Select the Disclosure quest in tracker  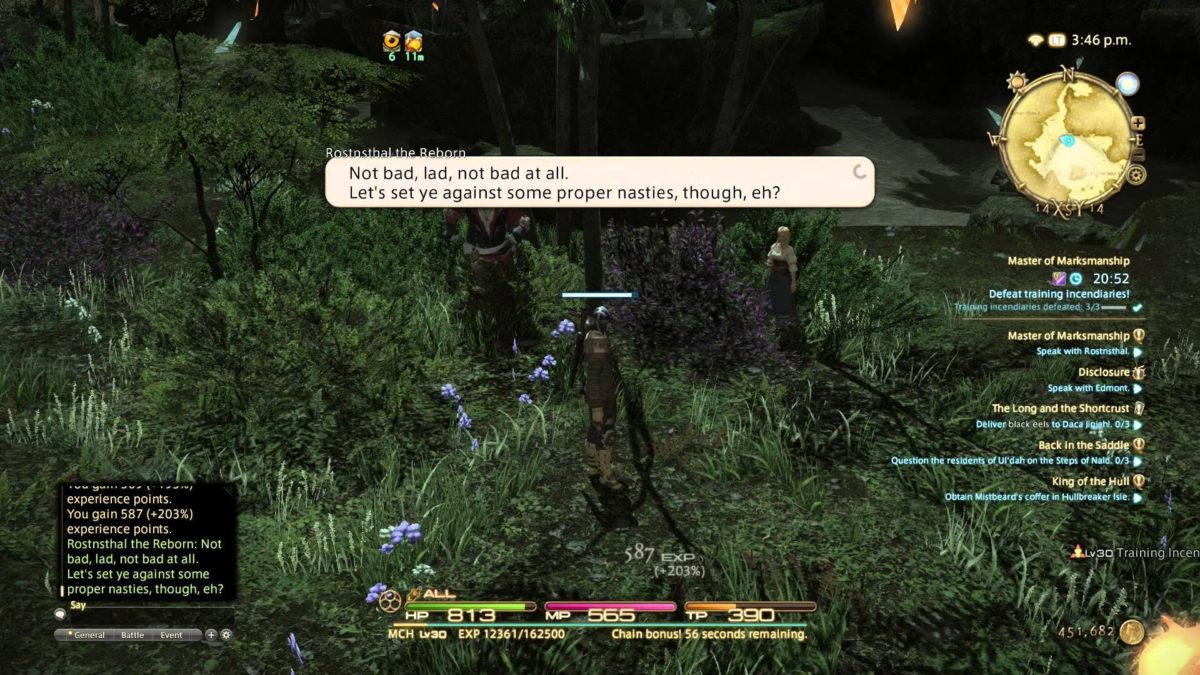tap(1104, 372)
